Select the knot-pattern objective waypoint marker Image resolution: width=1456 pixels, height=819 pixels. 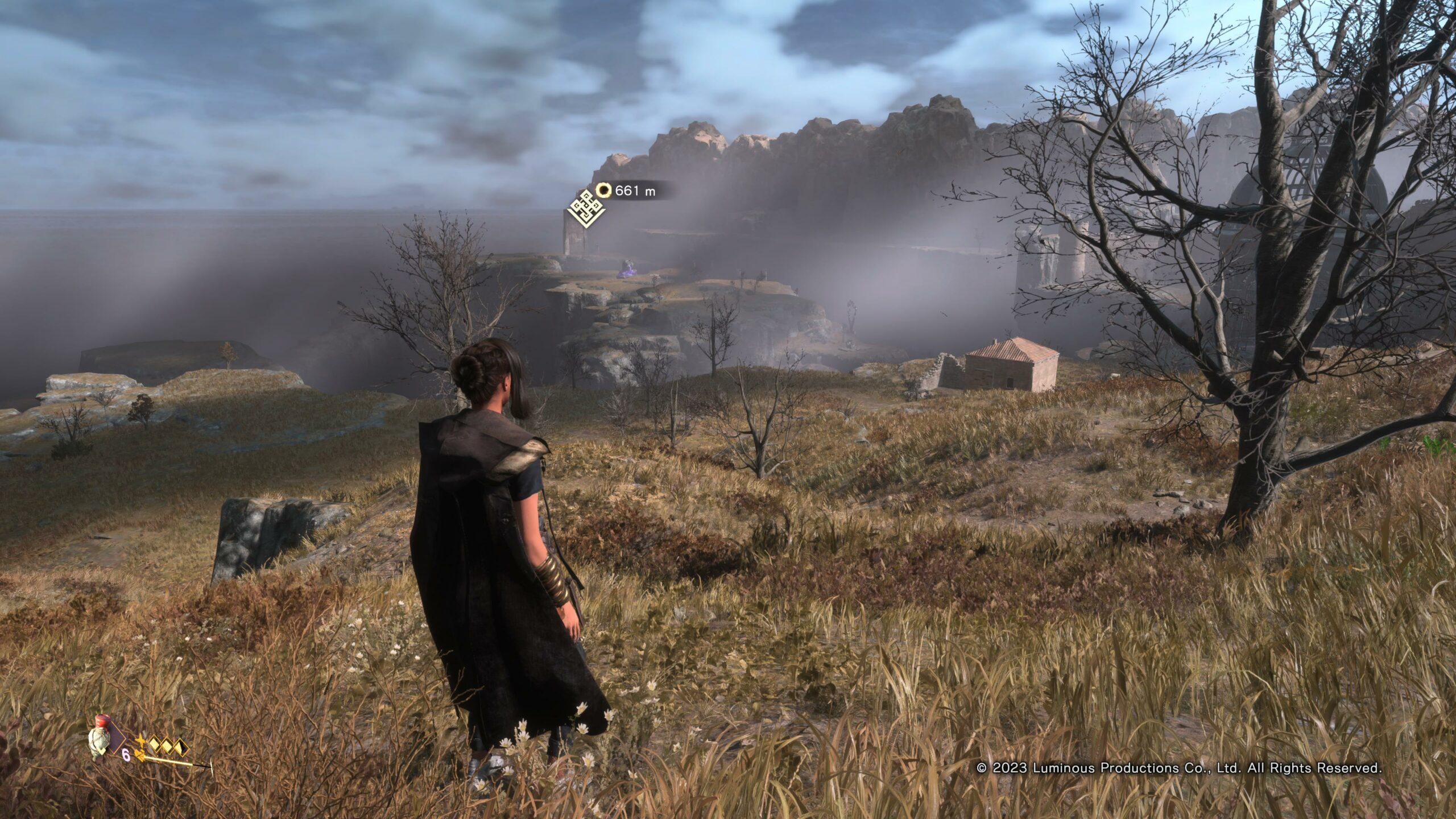[587, 208]
